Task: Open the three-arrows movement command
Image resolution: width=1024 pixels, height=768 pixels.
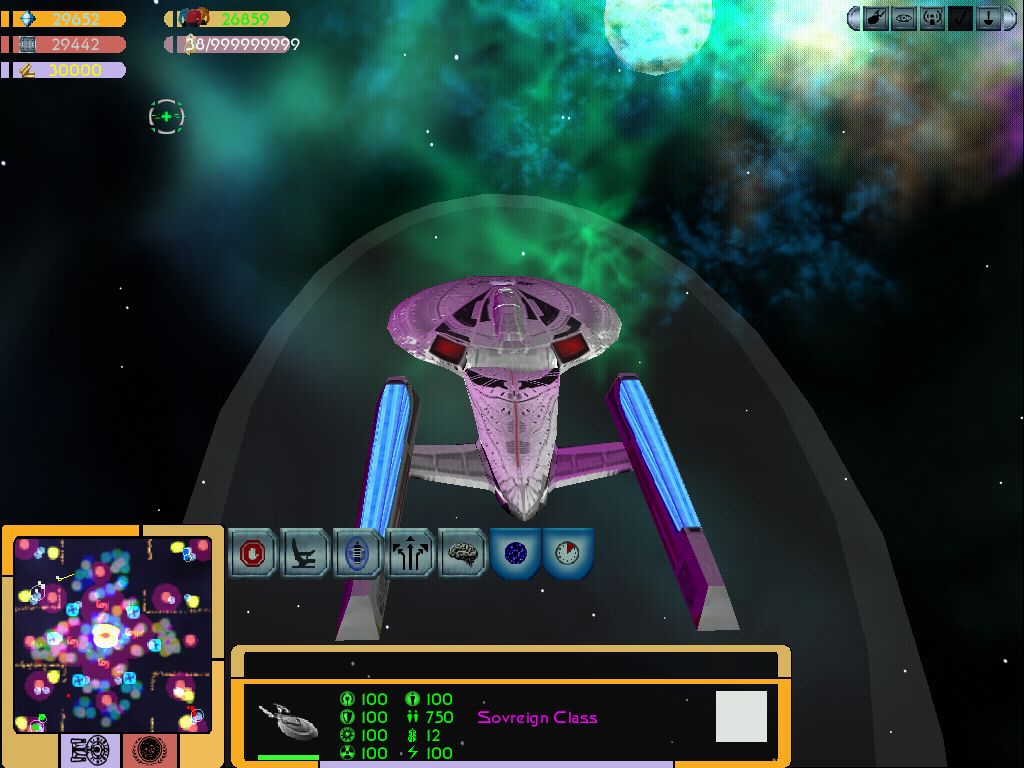Action: pos(410,553)
